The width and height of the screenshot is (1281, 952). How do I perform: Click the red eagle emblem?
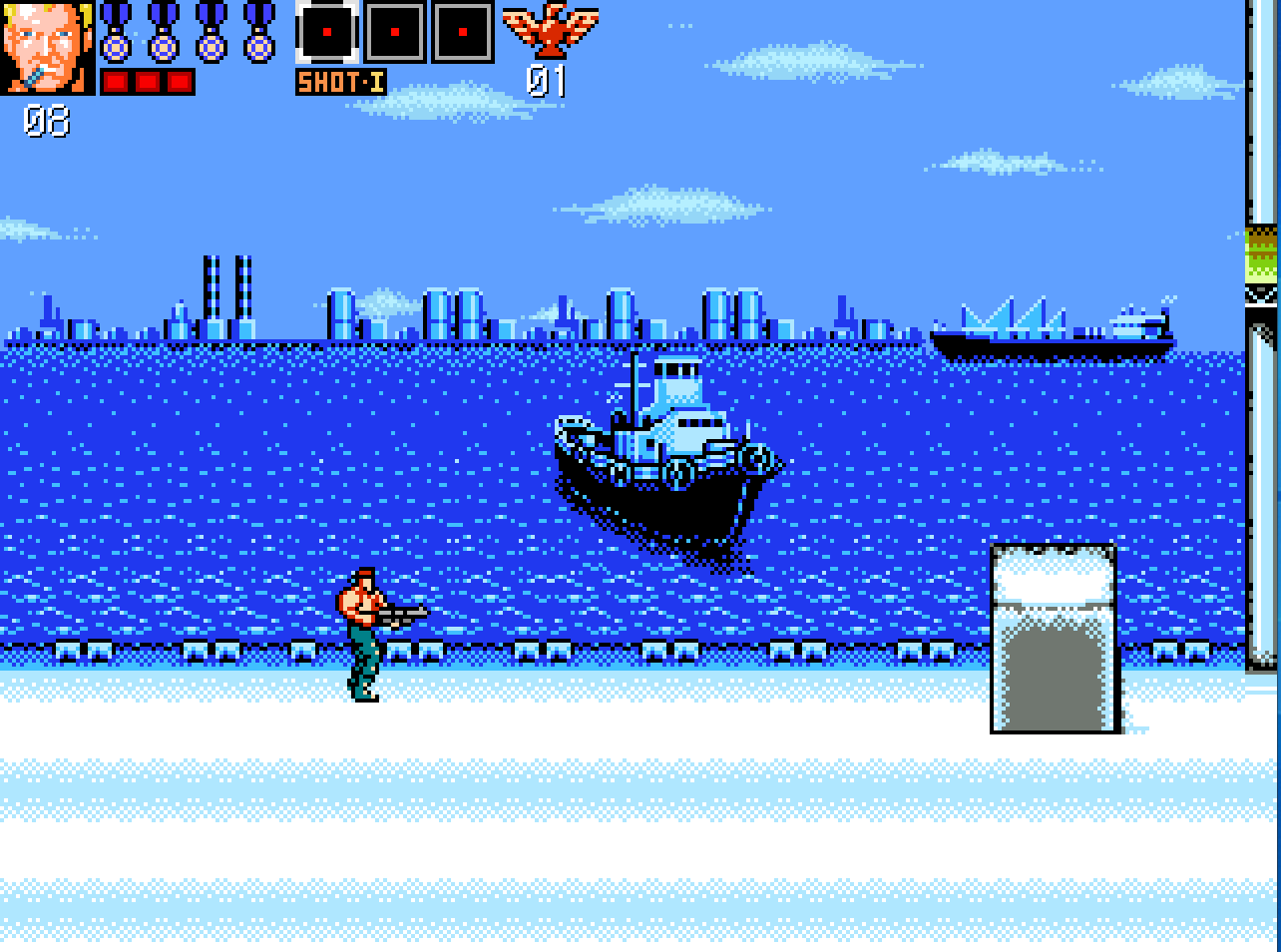pos(550,31)
